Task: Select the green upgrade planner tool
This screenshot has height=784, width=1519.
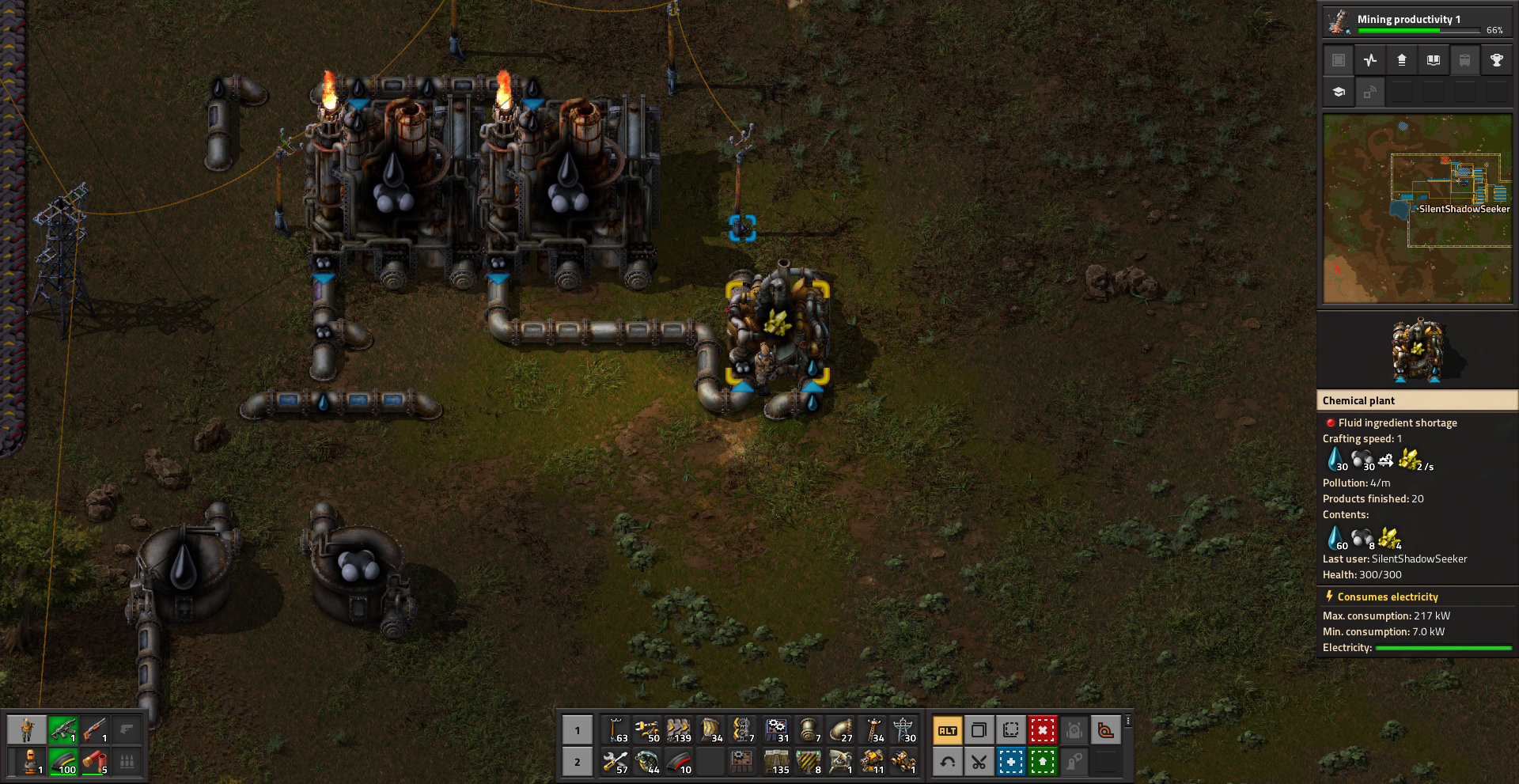Action: 1043,762
